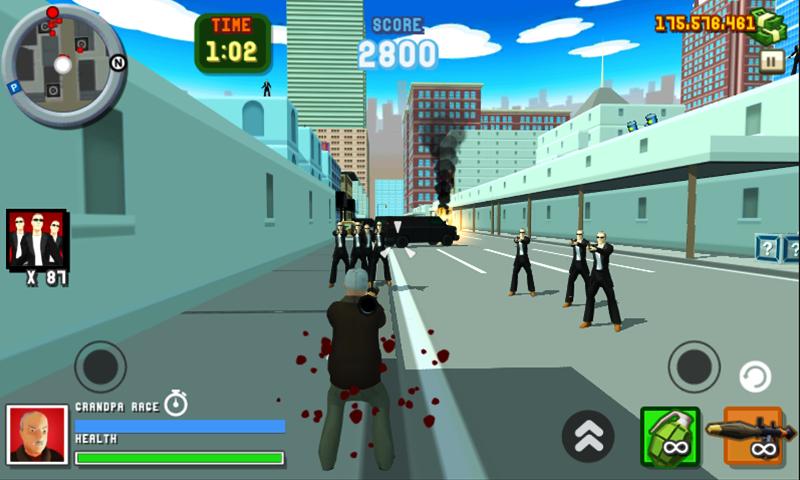Touch the right virtual aim joystick

point(694,367)
